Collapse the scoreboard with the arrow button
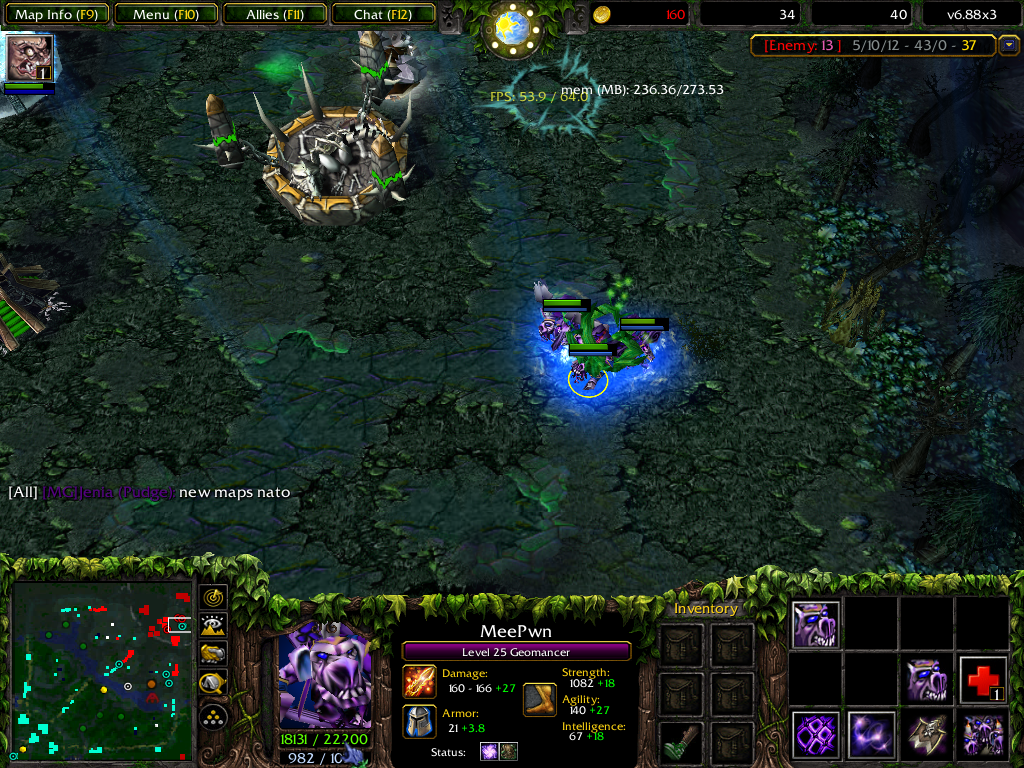The height and width of the screenshot is (768, 1024). point(1009,45)
